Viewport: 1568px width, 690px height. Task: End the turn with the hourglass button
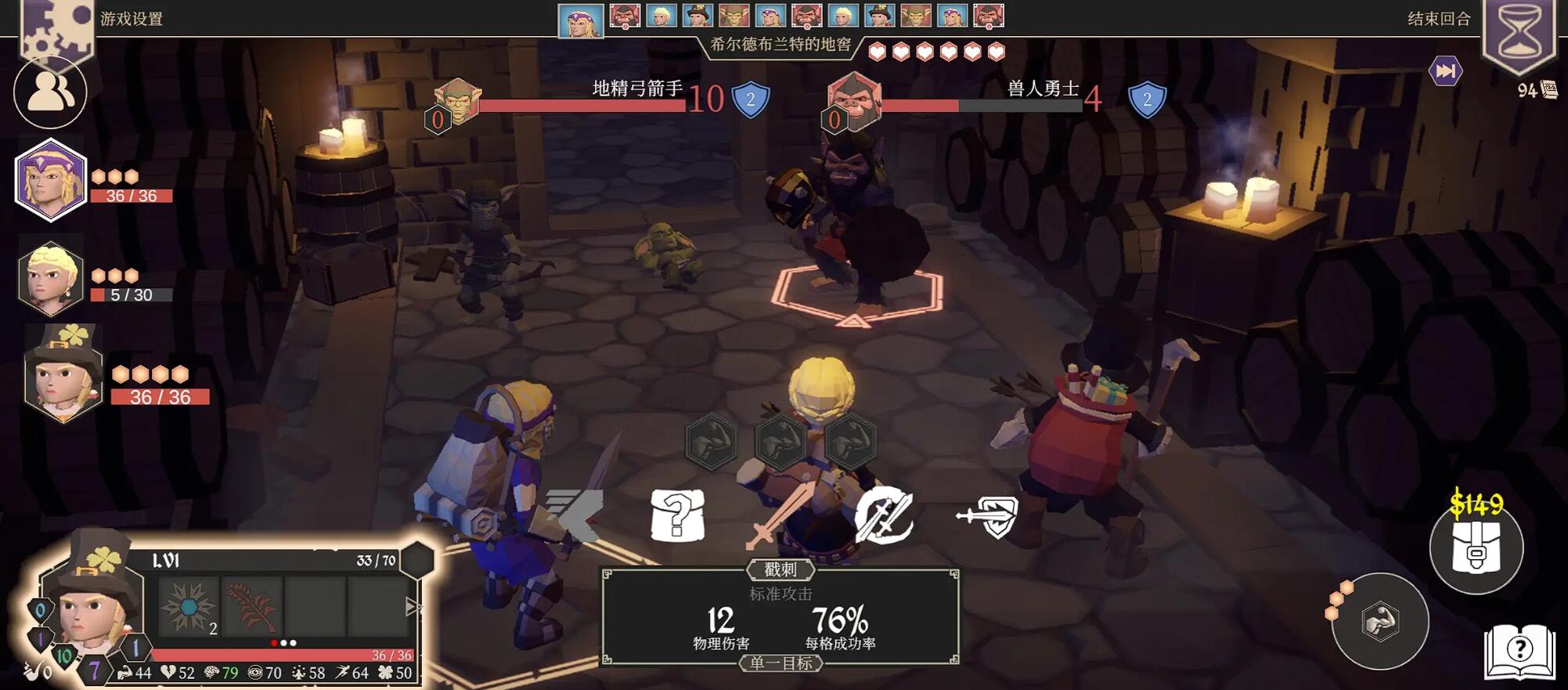tap(1519, 35)
